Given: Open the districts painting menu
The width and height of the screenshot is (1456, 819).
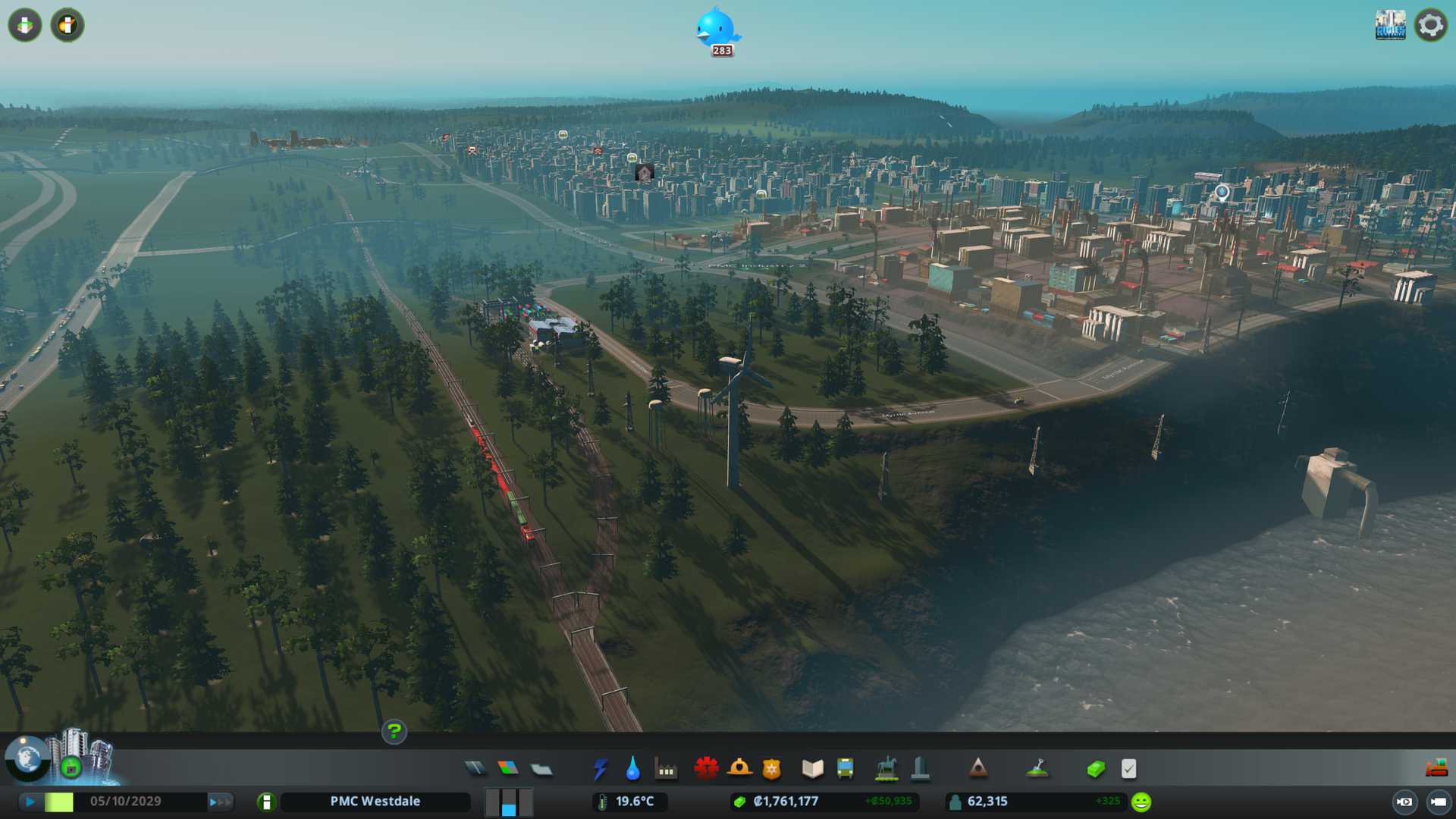Looking at the screenshot, I should [541, 769].
